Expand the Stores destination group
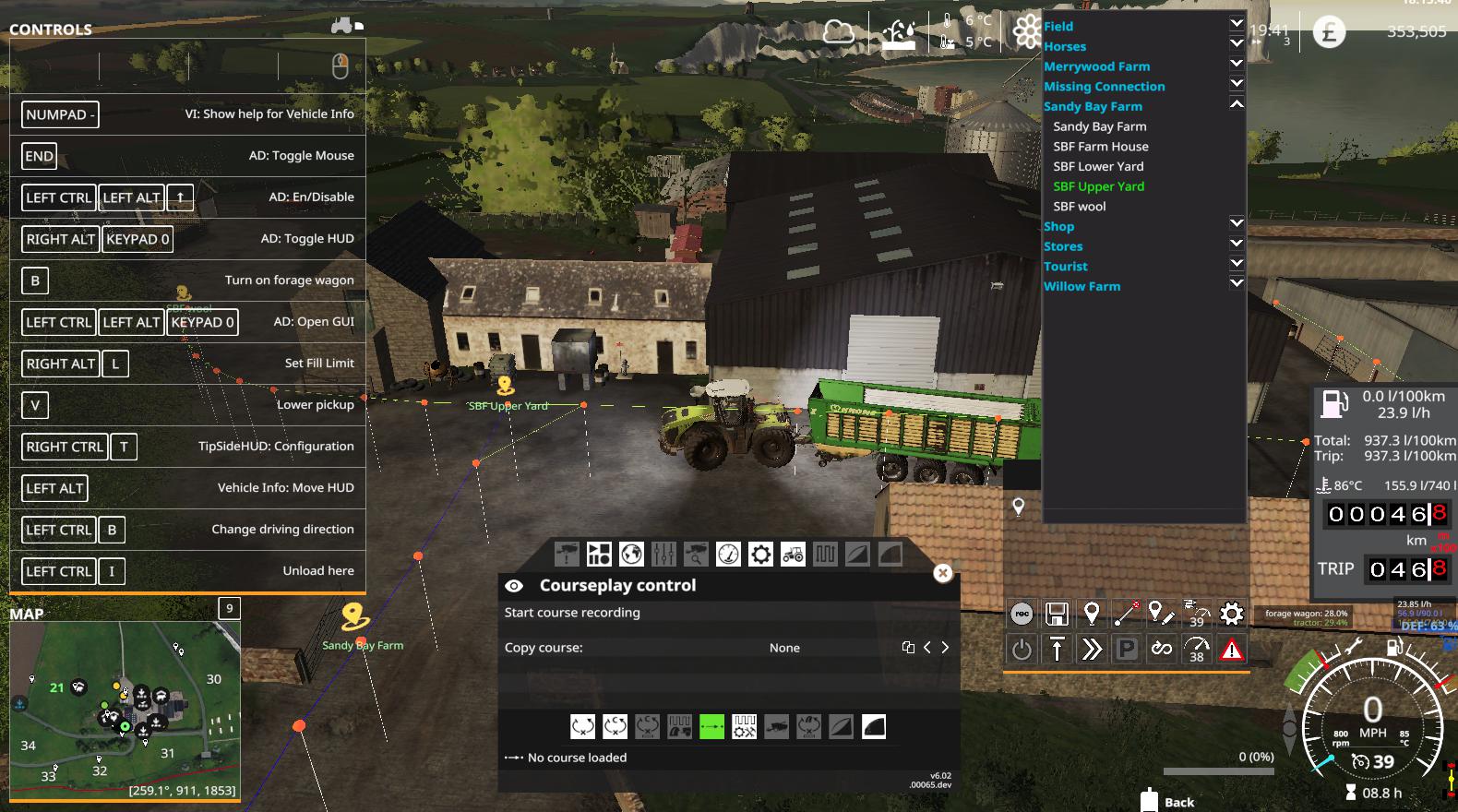The height and width of the screenshot is (812, 1458). pyautogui.click(x=1237, y=244)
